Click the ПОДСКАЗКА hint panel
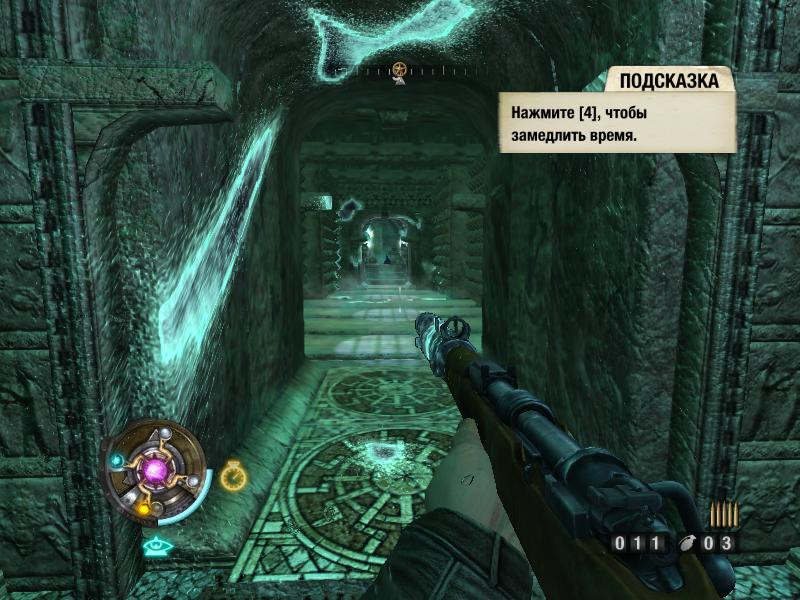This screenshot has width=800, height=600. 618,112
